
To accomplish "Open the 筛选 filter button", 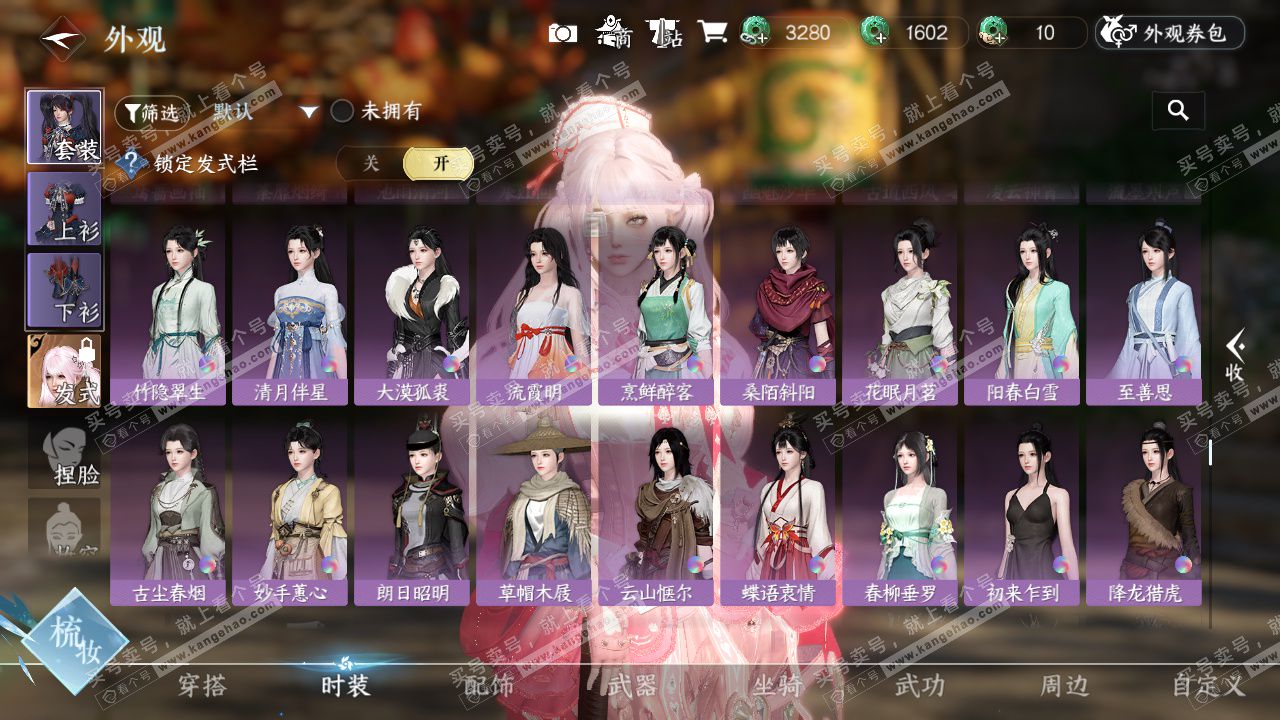I will [x=150, y=112].
